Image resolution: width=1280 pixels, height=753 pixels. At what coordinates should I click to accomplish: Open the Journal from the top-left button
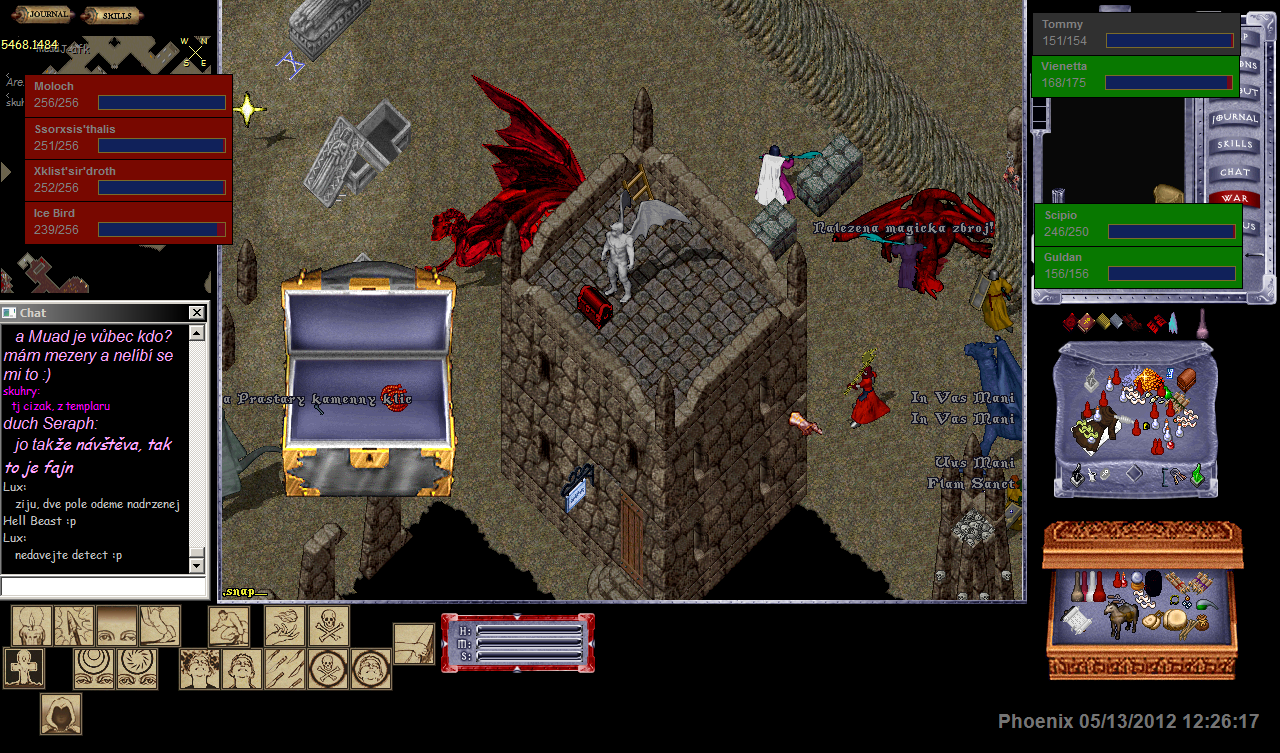(42, 14)
